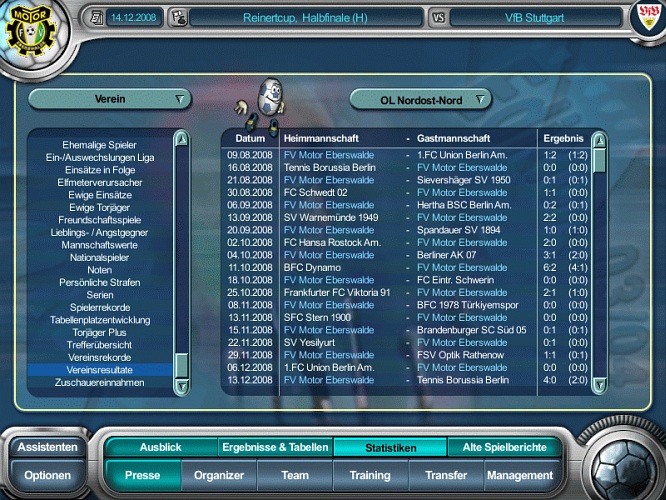666x500 pixels.
Task: Open the Presse section
Action: pyautogui.click(x=142, y=476)
